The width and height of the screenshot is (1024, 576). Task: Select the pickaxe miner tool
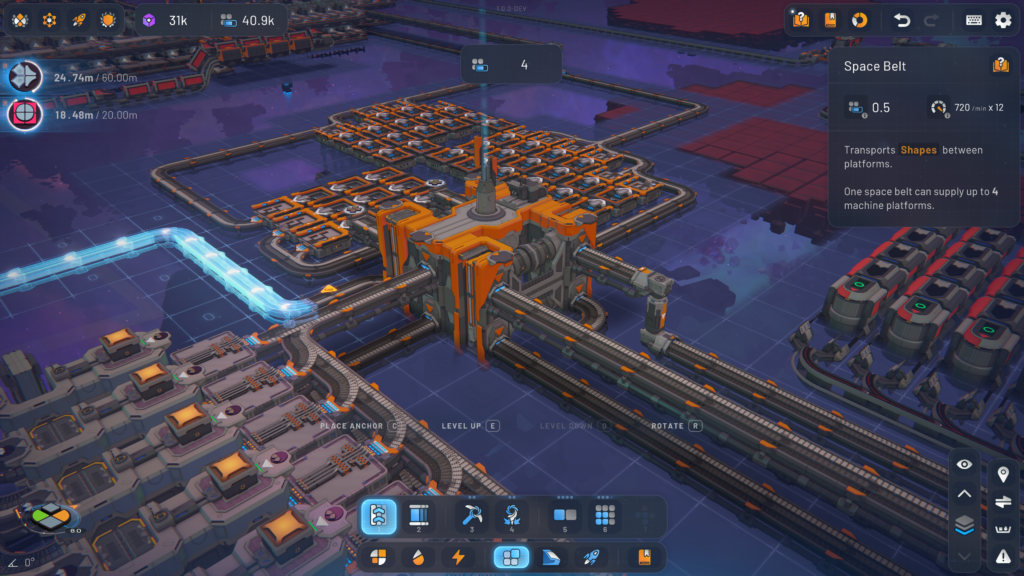(472, 516)
